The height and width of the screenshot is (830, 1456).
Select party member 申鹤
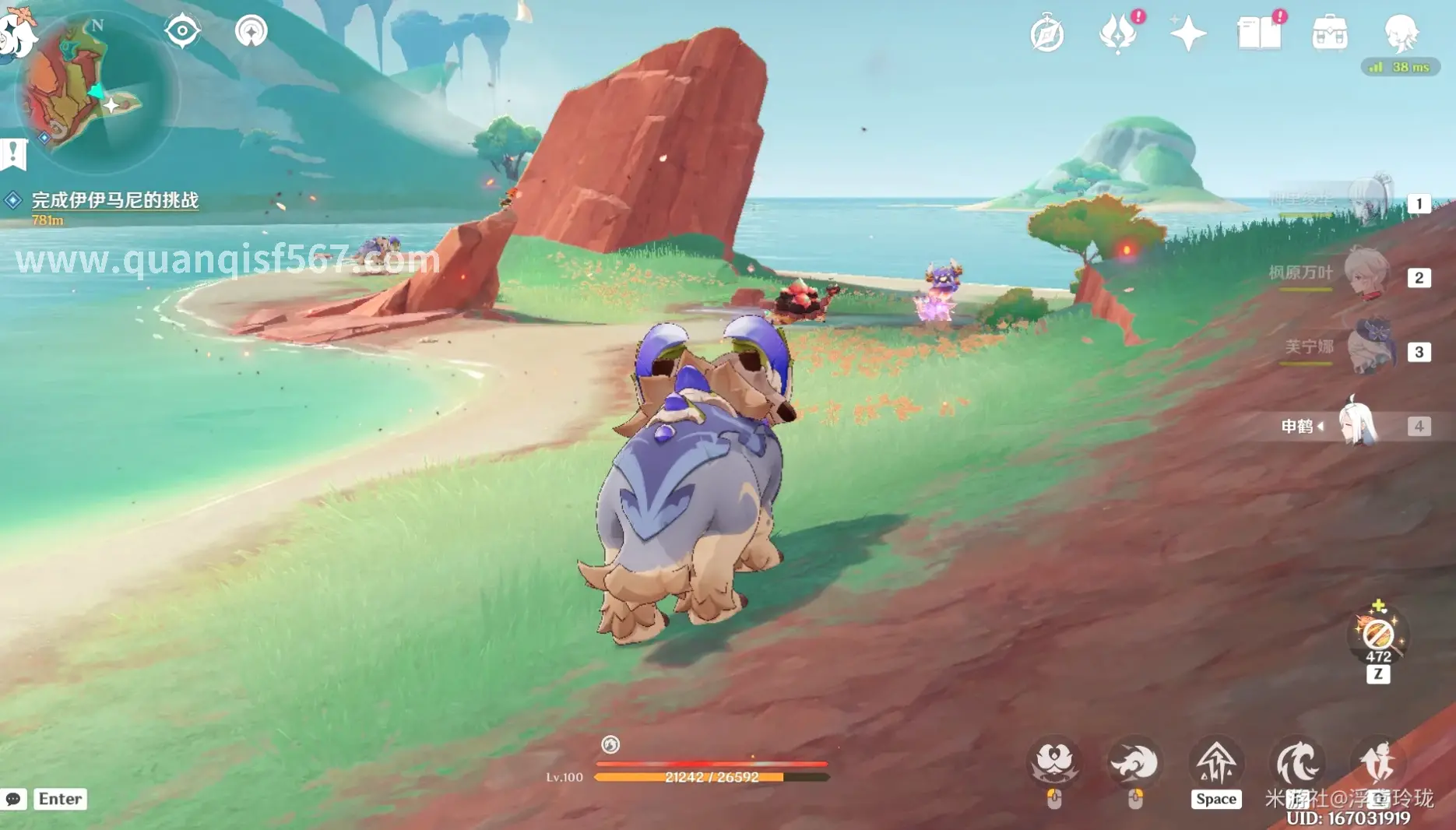tap(1359, 424)
